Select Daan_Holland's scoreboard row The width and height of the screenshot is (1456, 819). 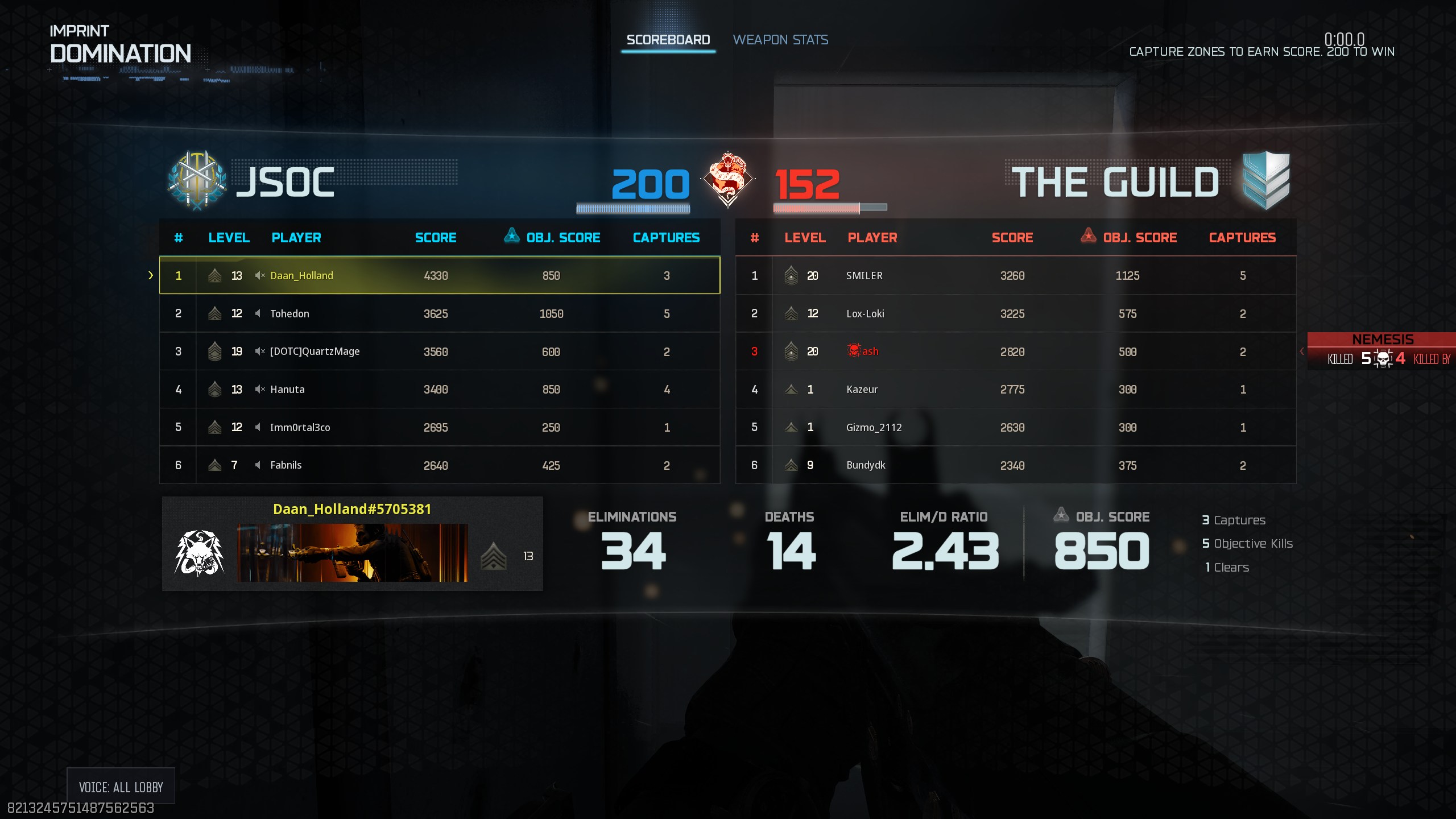[x=439, y=275]
